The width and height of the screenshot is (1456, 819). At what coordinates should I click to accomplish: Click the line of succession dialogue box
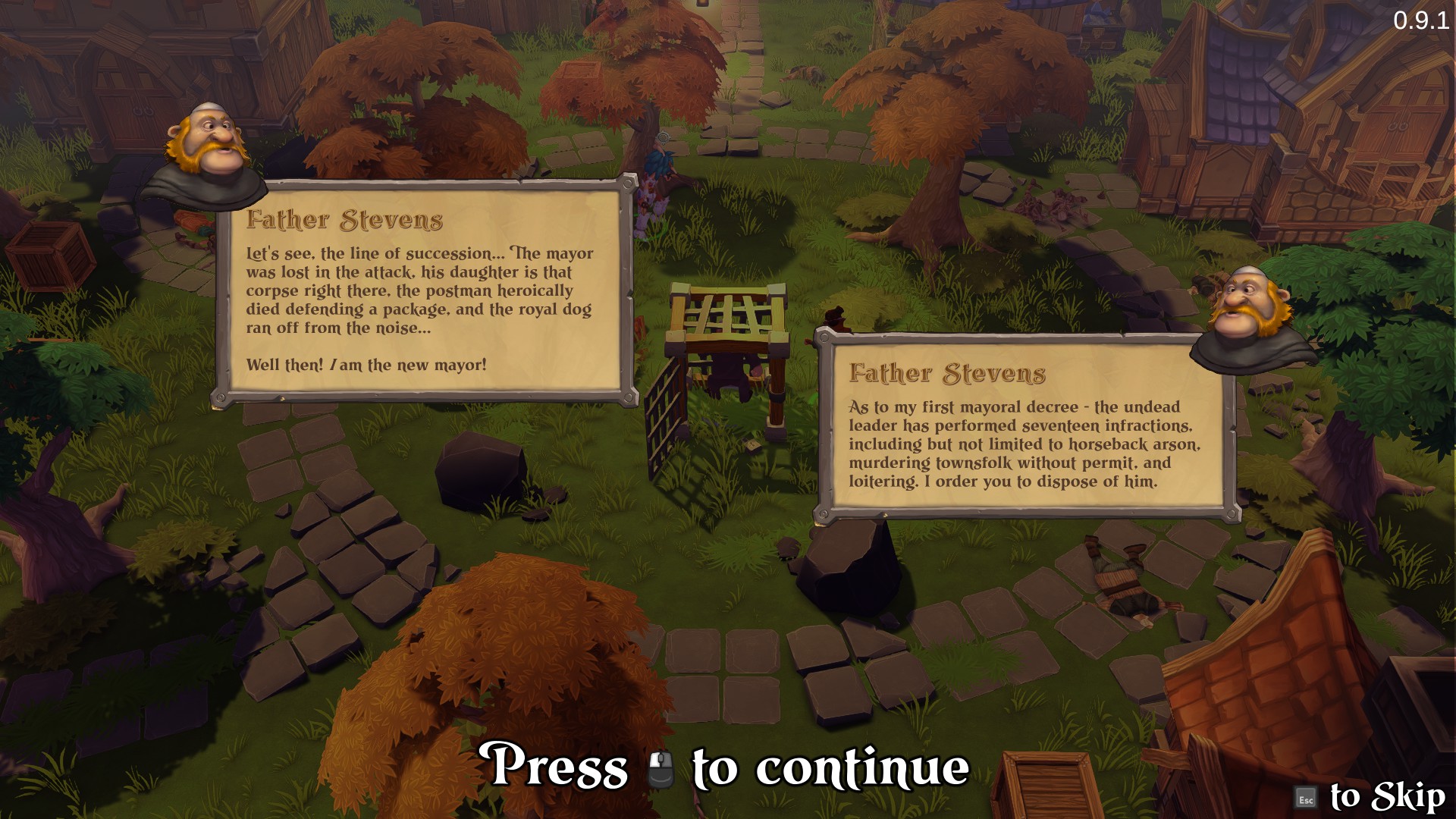(425, 292)
